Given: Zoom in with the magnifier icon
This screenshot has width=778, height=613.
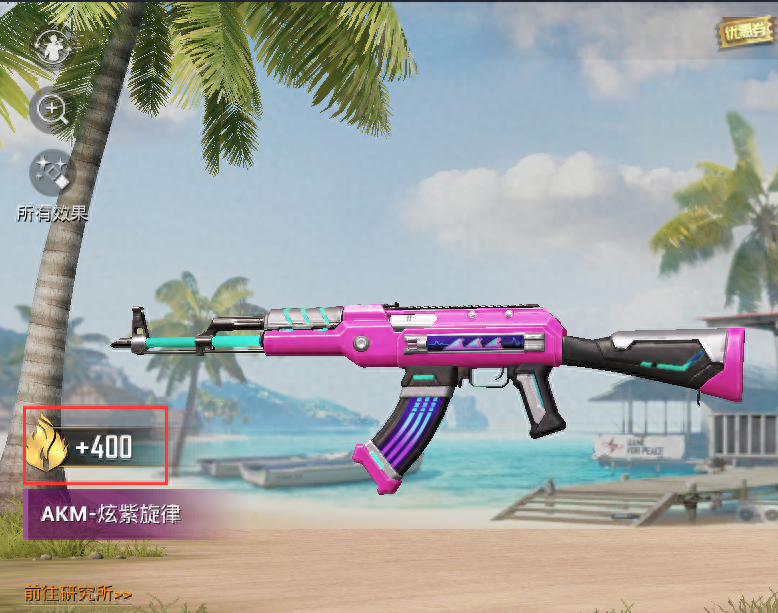Looking at the screenshot, I should click(x=51, y=110).
